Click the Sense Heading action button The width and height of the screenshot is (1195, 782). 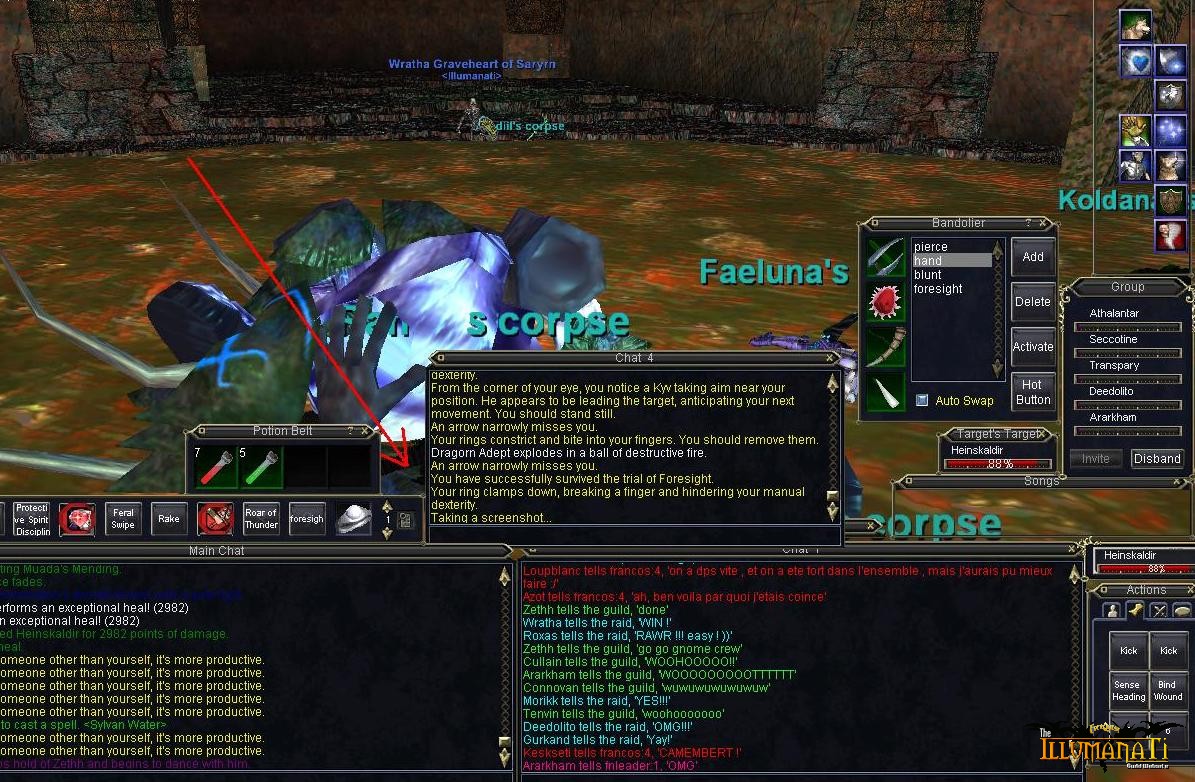tap(1128, 690)
